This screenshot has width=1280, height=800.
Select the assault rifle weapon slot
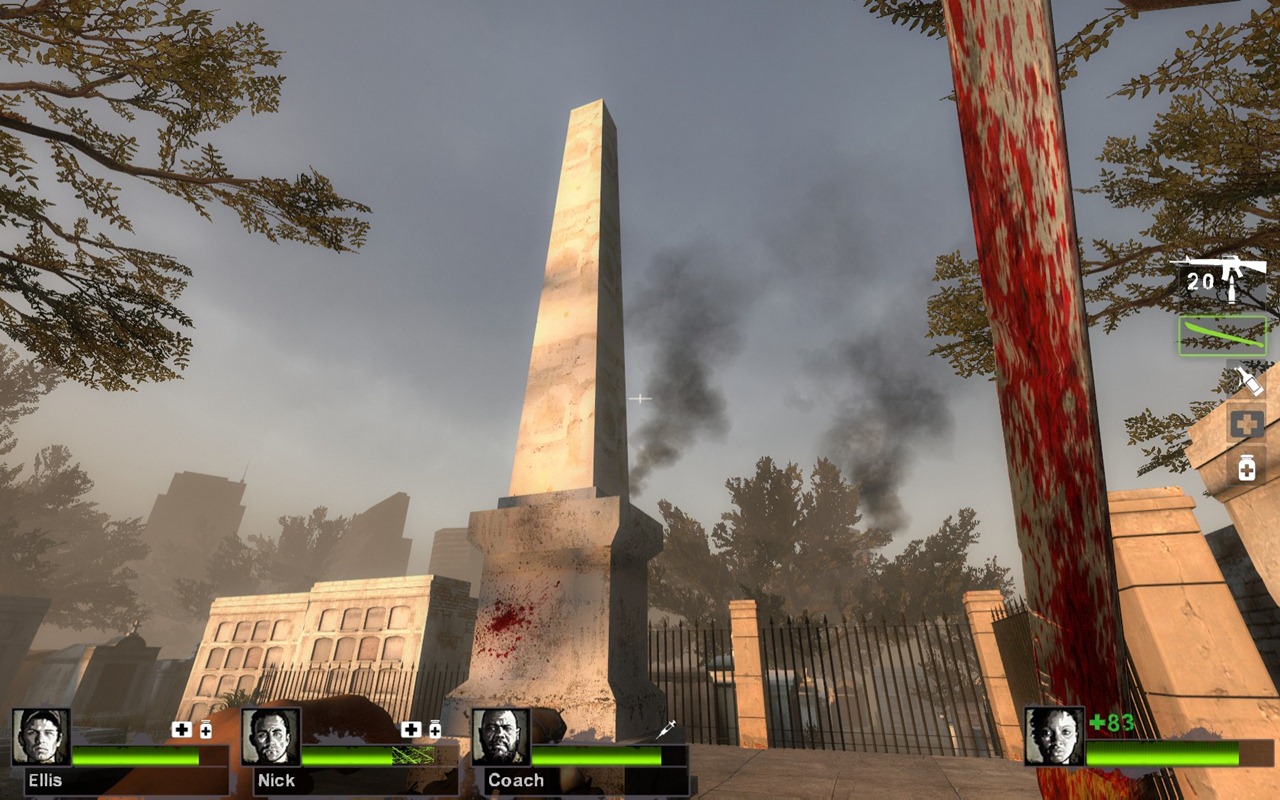[x=1220, y=278]
